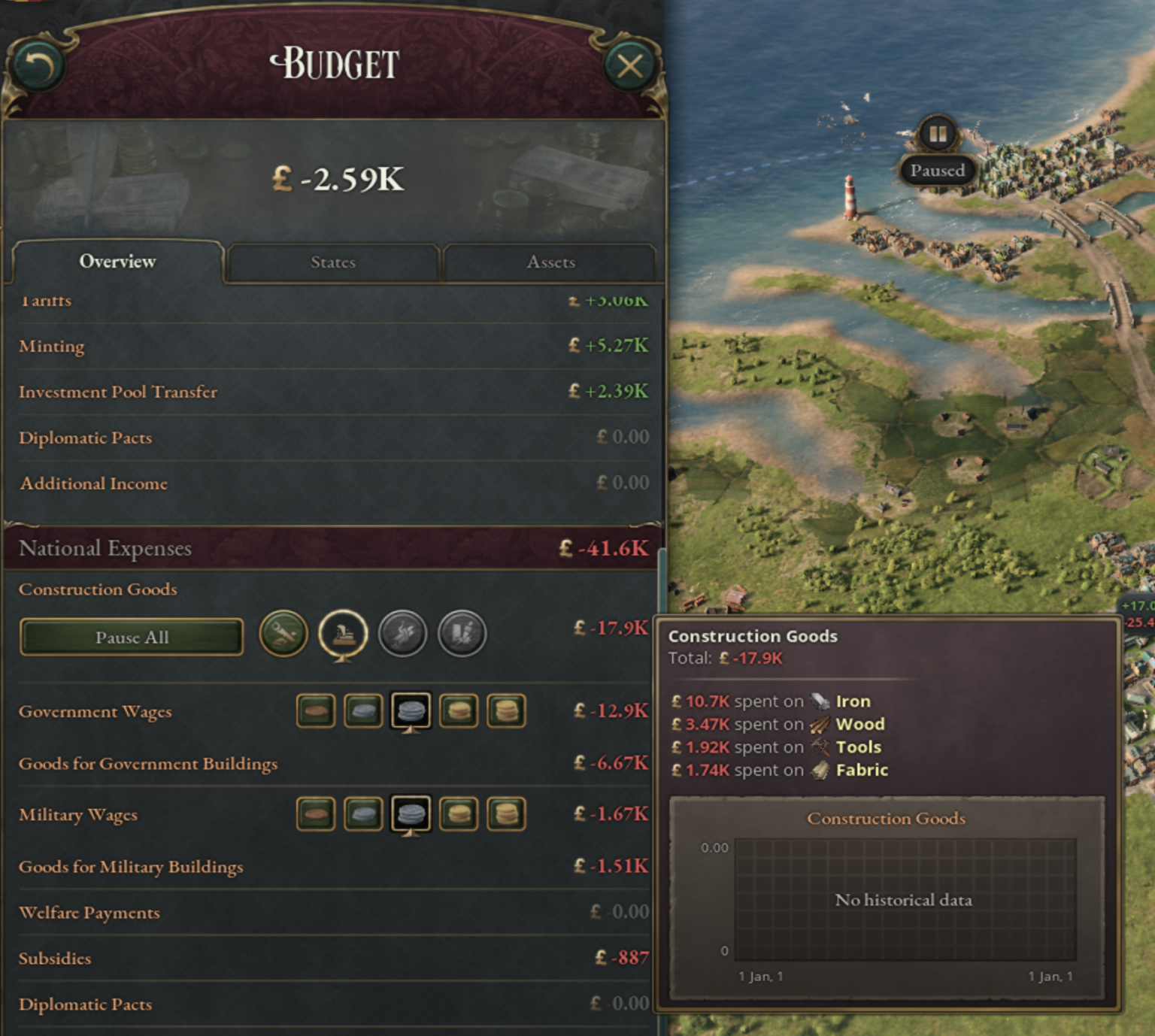Click the grayed-out explosives construction icon
Image resolution: width=1155 pixels, height=1036 pixels.
point(462,634)
